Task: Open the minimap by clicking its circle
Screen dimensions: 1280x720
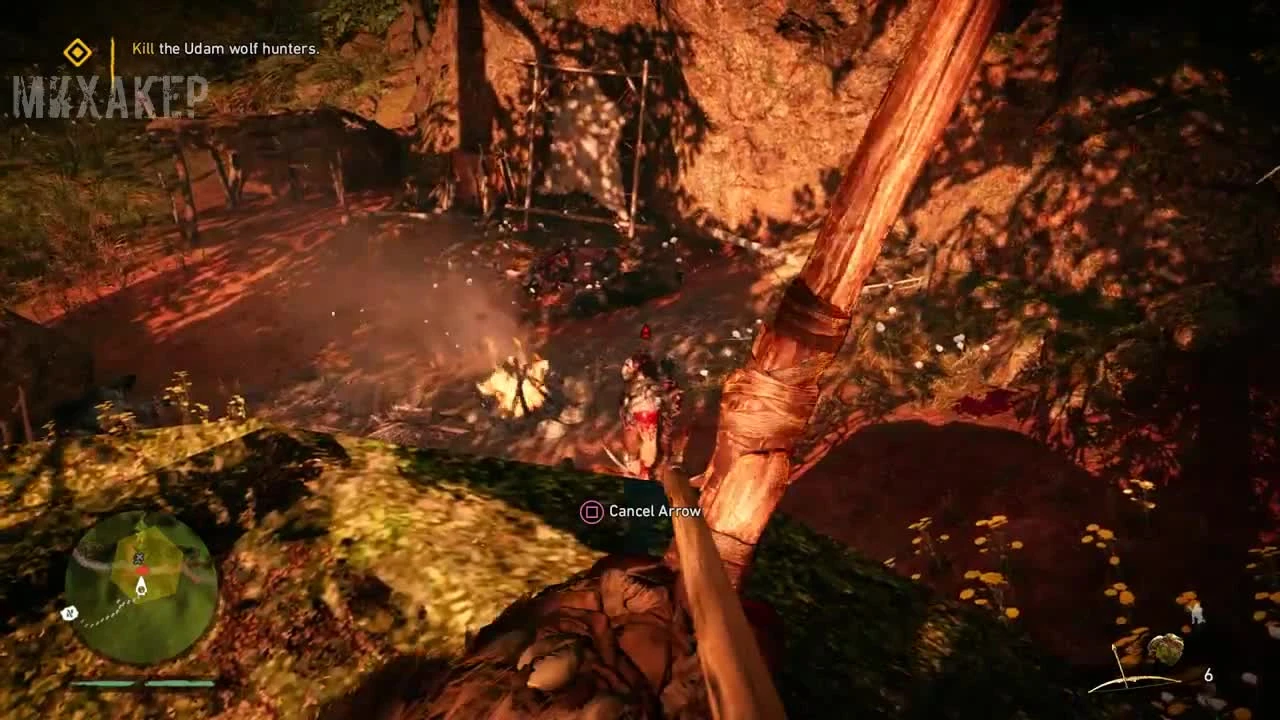Action: tap(142, 583)
